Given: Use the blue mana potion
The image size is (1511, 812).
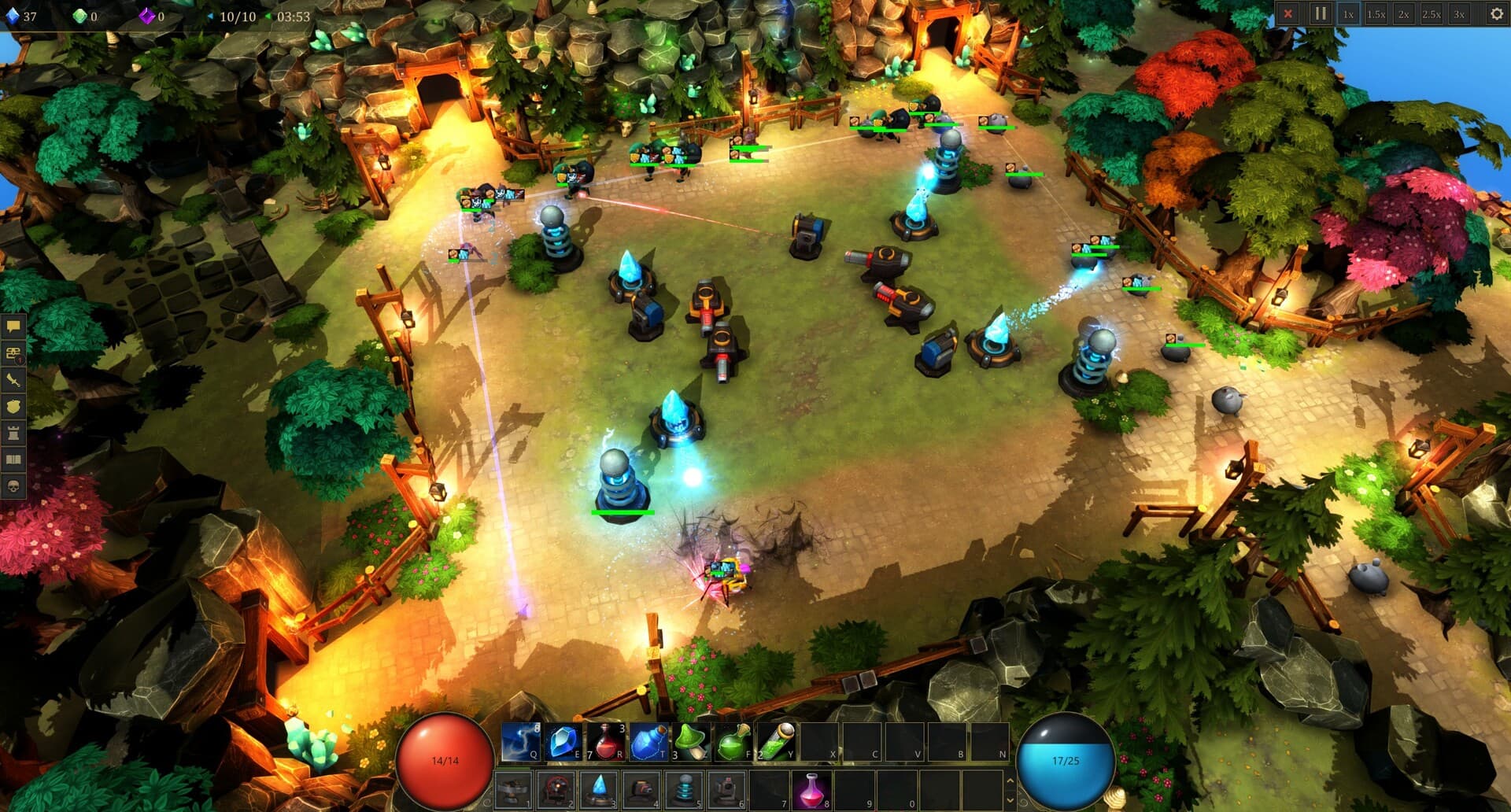Looking at the screenshot, I should [648, 742].
